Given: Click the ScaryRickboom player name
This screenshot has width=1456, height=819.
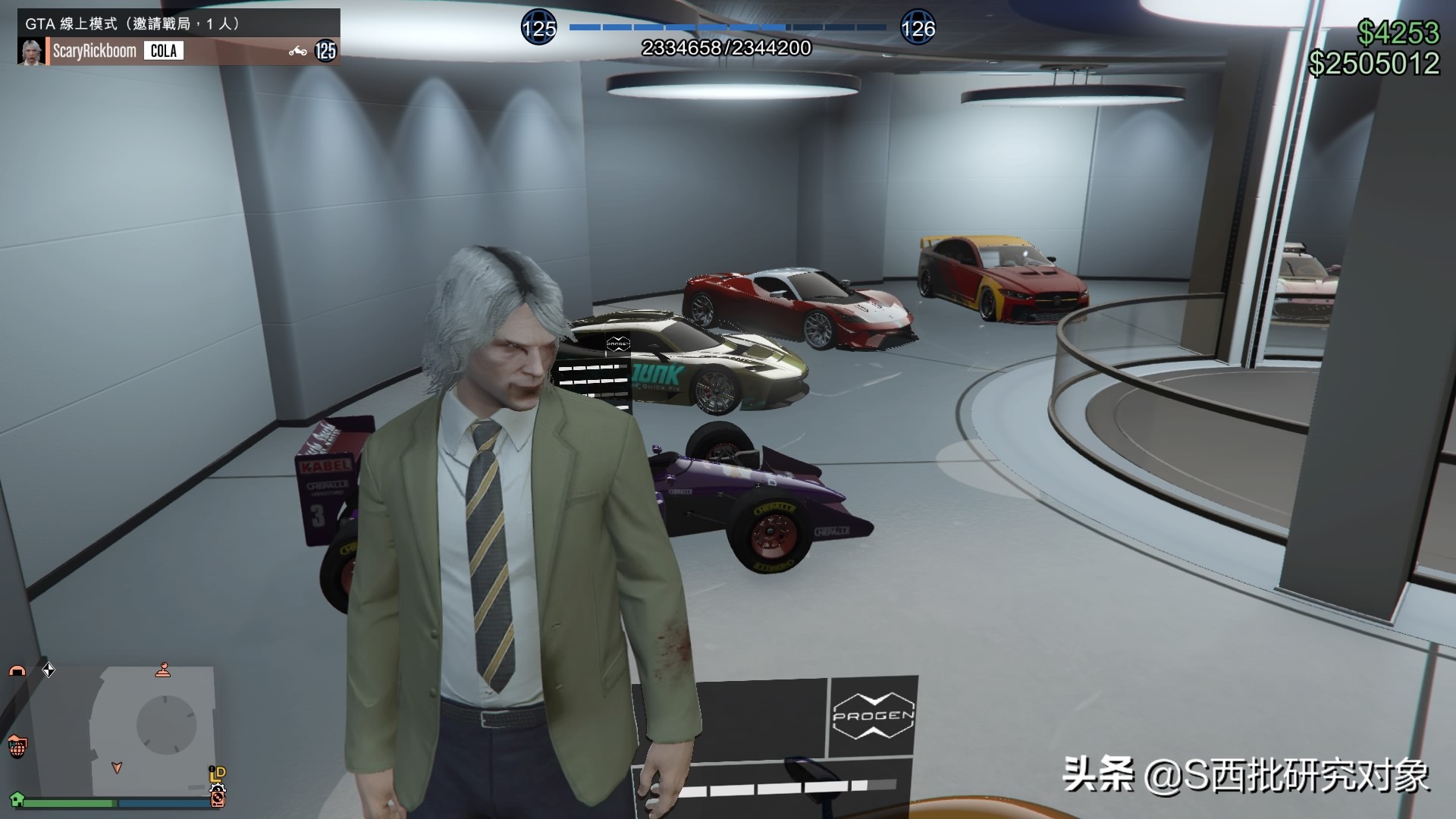Looking at the screenshot, I should tap(93, 51).
